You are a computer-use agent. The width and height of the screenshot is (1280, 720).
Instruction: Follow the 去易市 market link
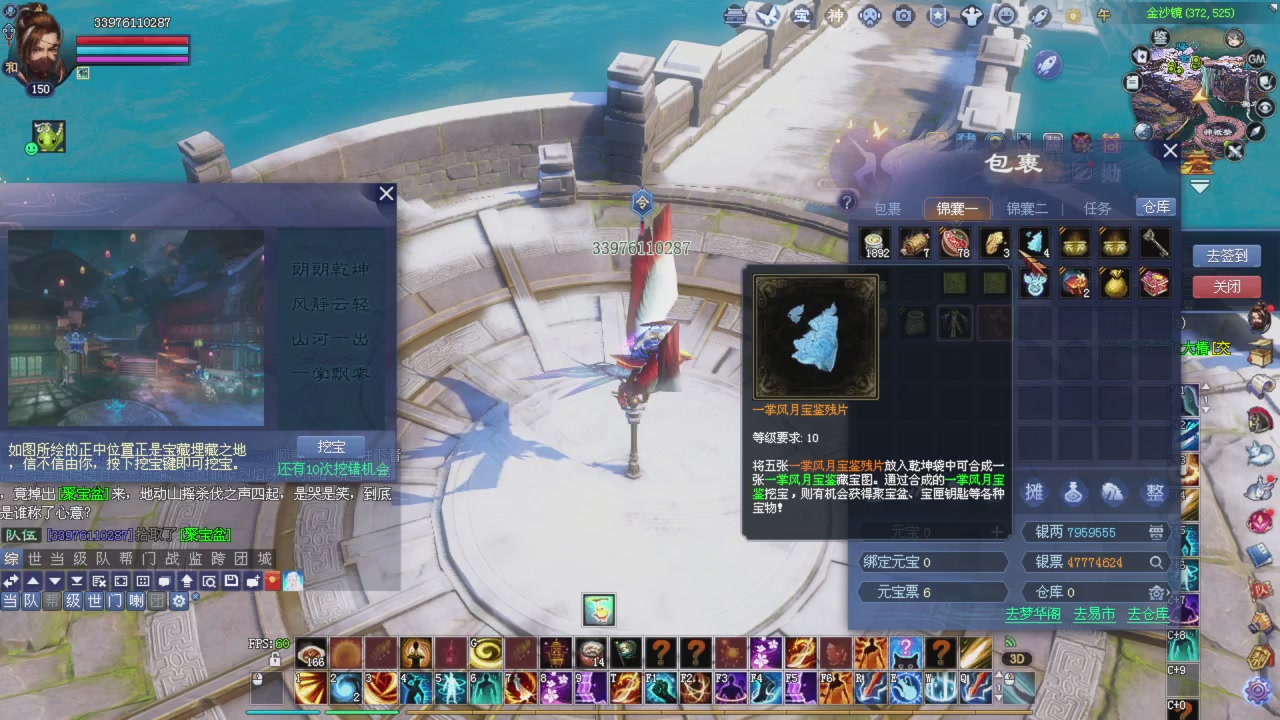coord(1094,615)
